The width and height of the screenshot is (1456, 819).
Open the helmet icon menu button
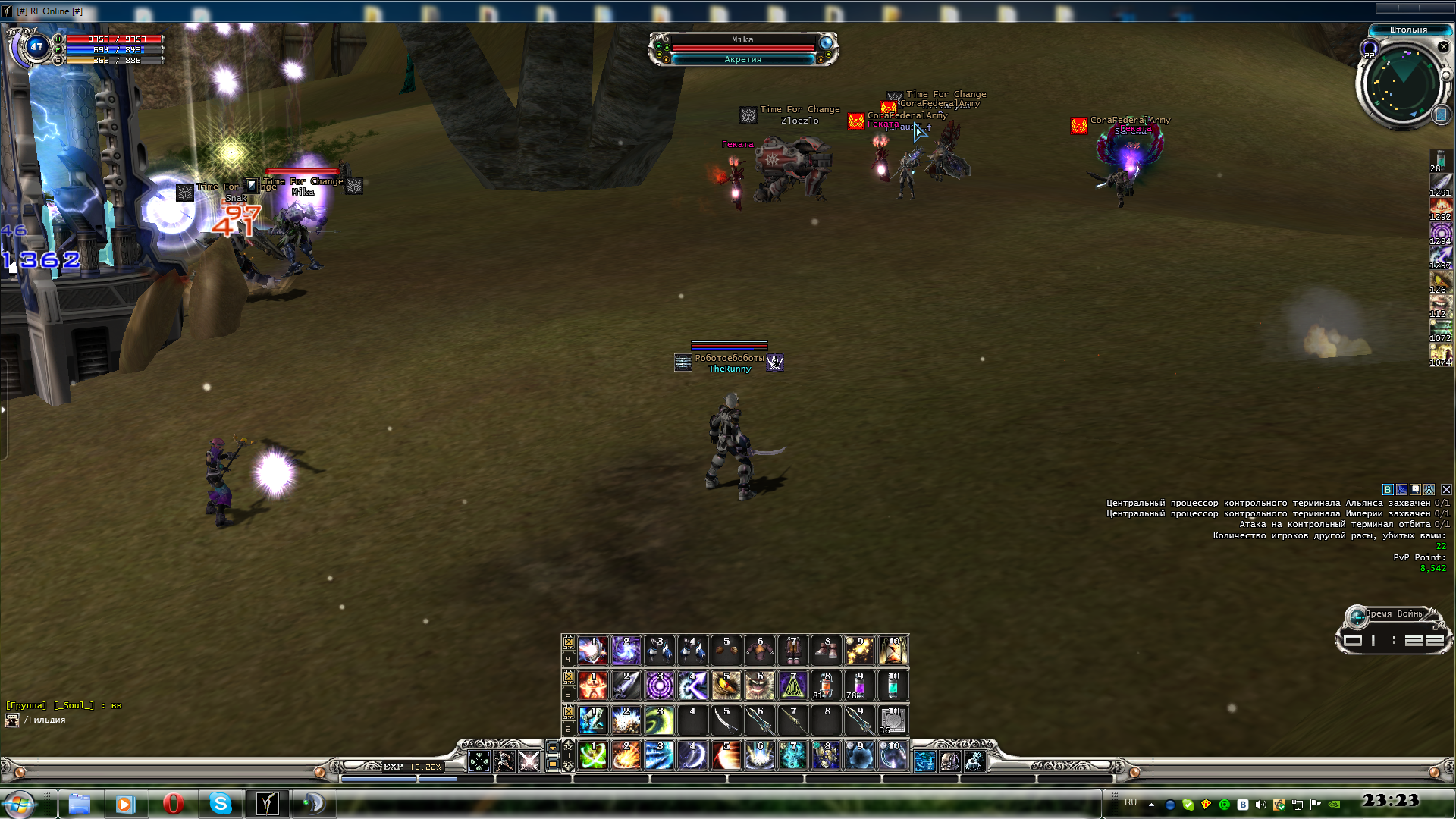tap(949, 761)
